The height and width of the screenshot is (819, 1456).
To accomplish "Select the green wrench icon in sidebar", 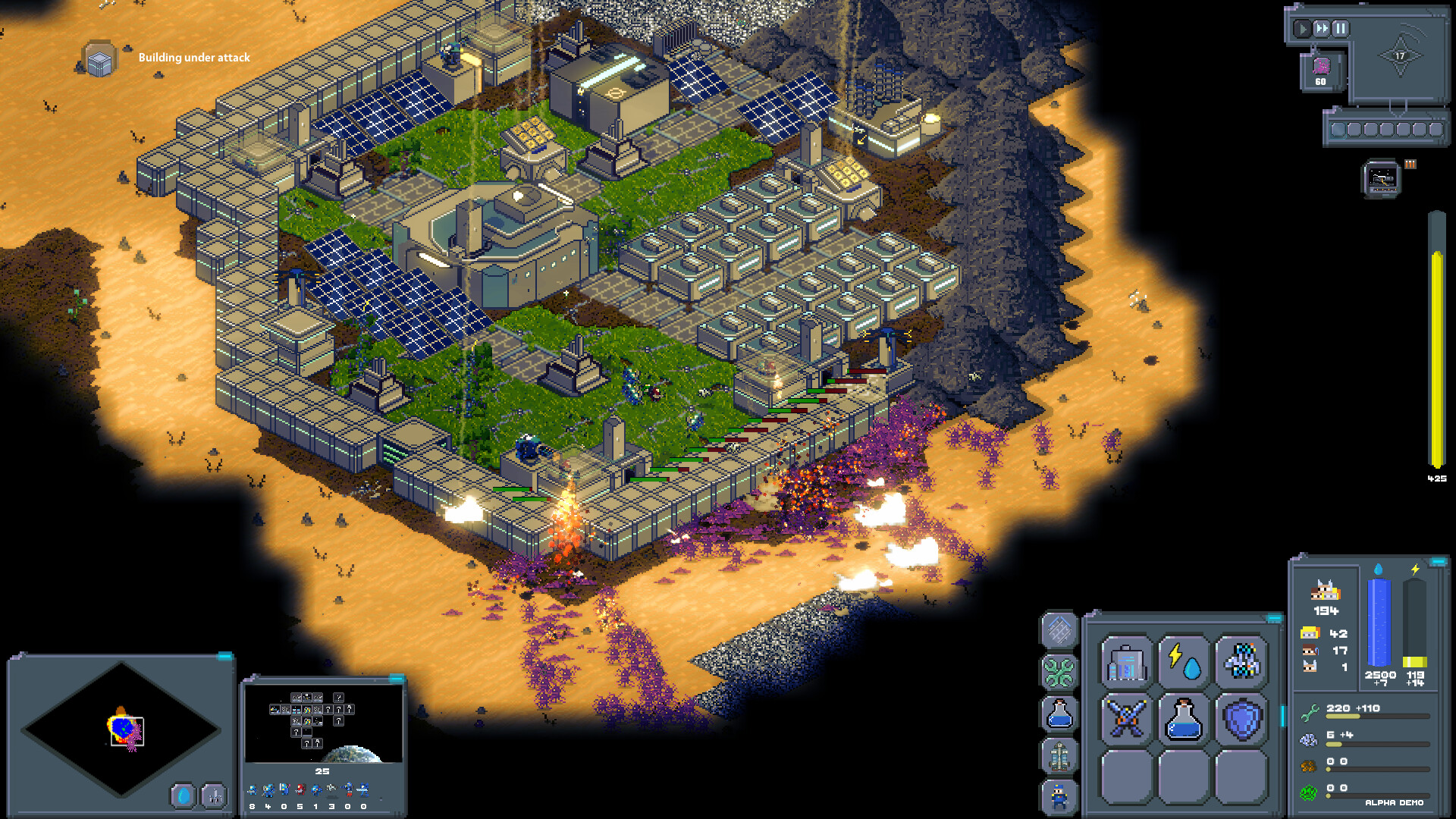I will point(1058,670).
